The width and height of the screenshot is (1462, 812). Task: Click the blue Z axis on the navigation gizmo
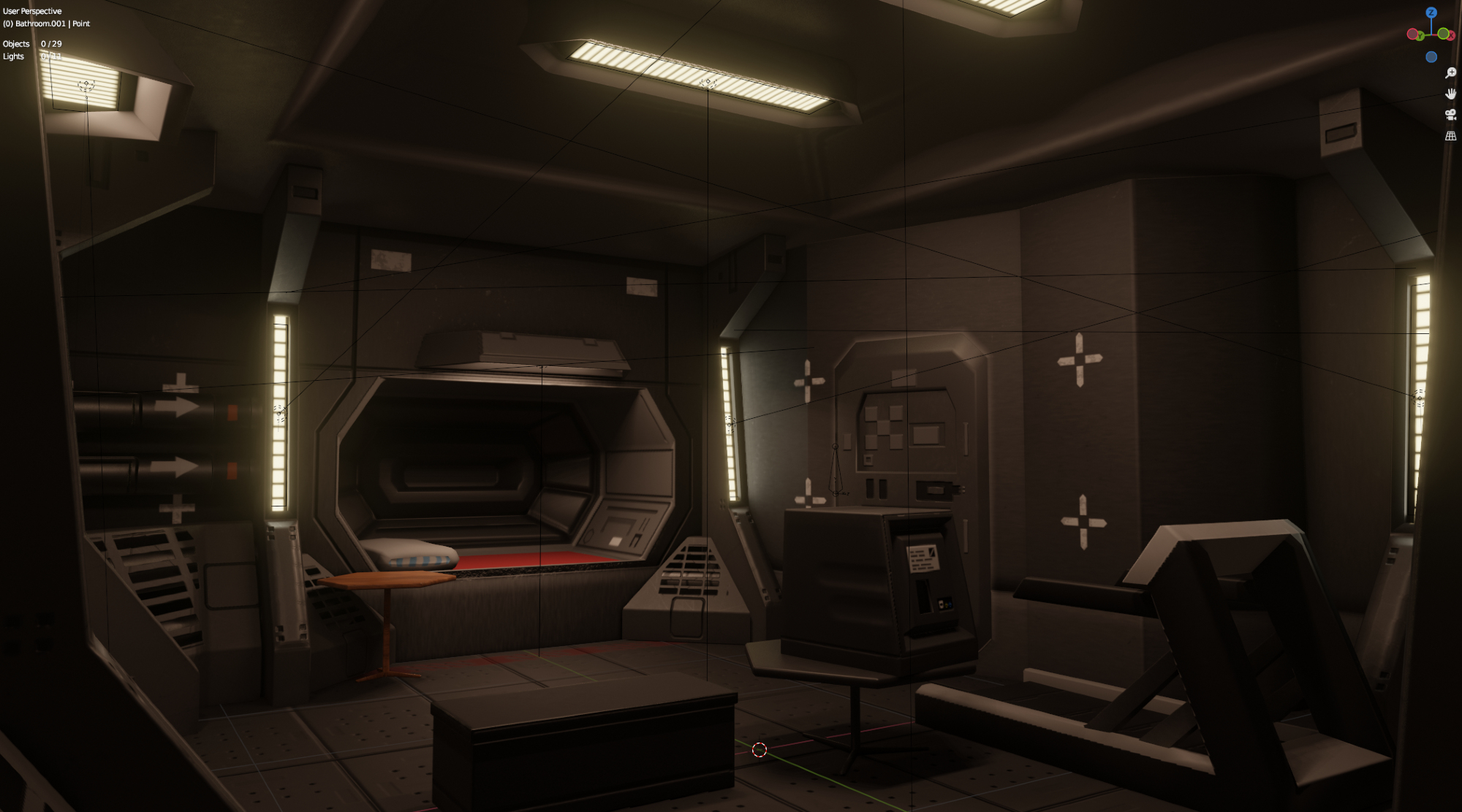tap(1431, 12)
